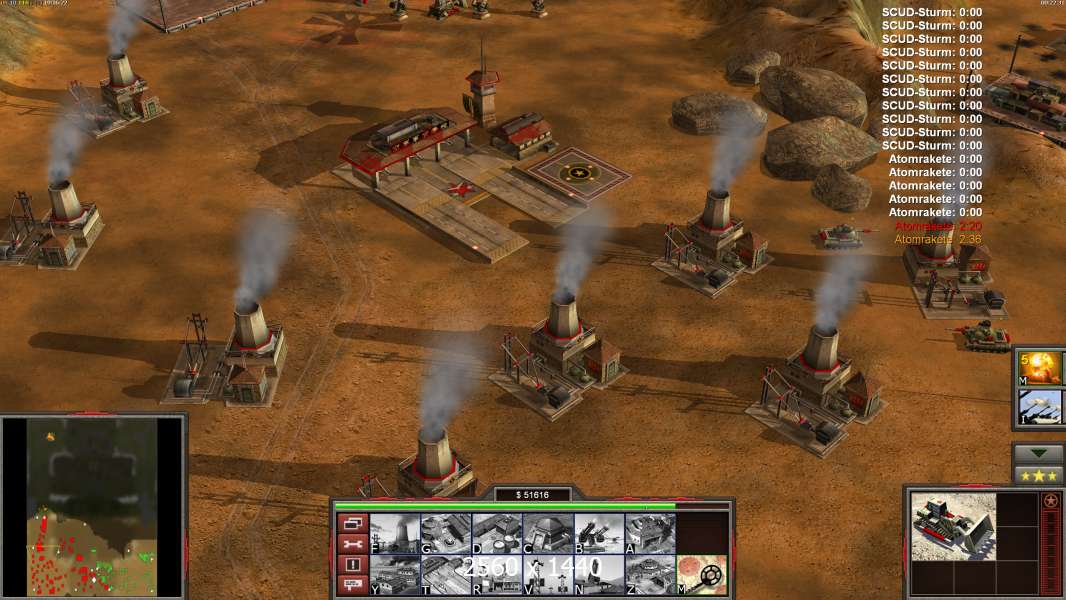Image resolution: width=1066 pixels, height=600 pixels.
Task: Launch the nuclear explosion power icon
Action: [x=1041, y=368]
